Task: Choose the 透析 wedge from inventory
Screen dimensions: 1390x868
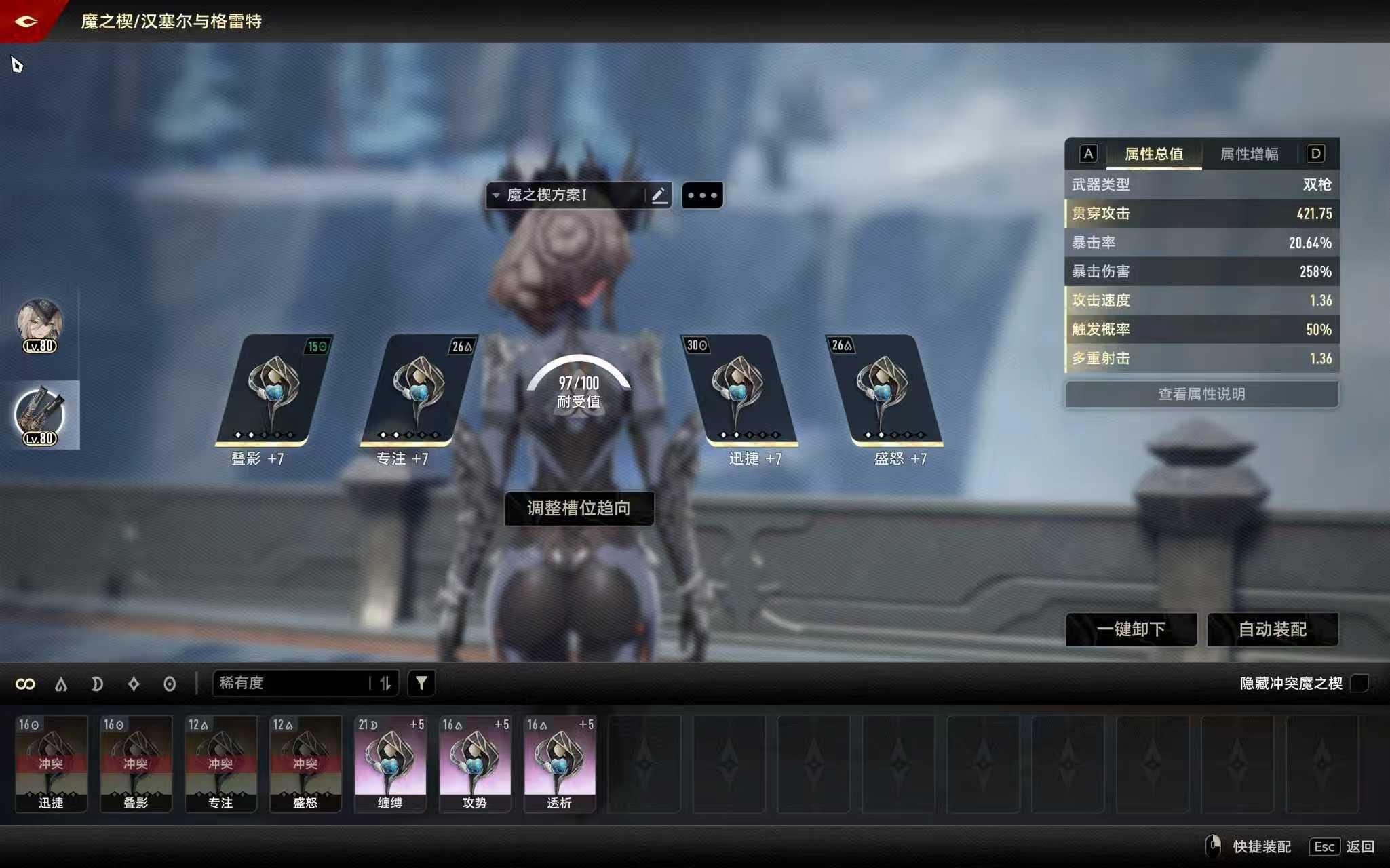Action: point(560,764)
